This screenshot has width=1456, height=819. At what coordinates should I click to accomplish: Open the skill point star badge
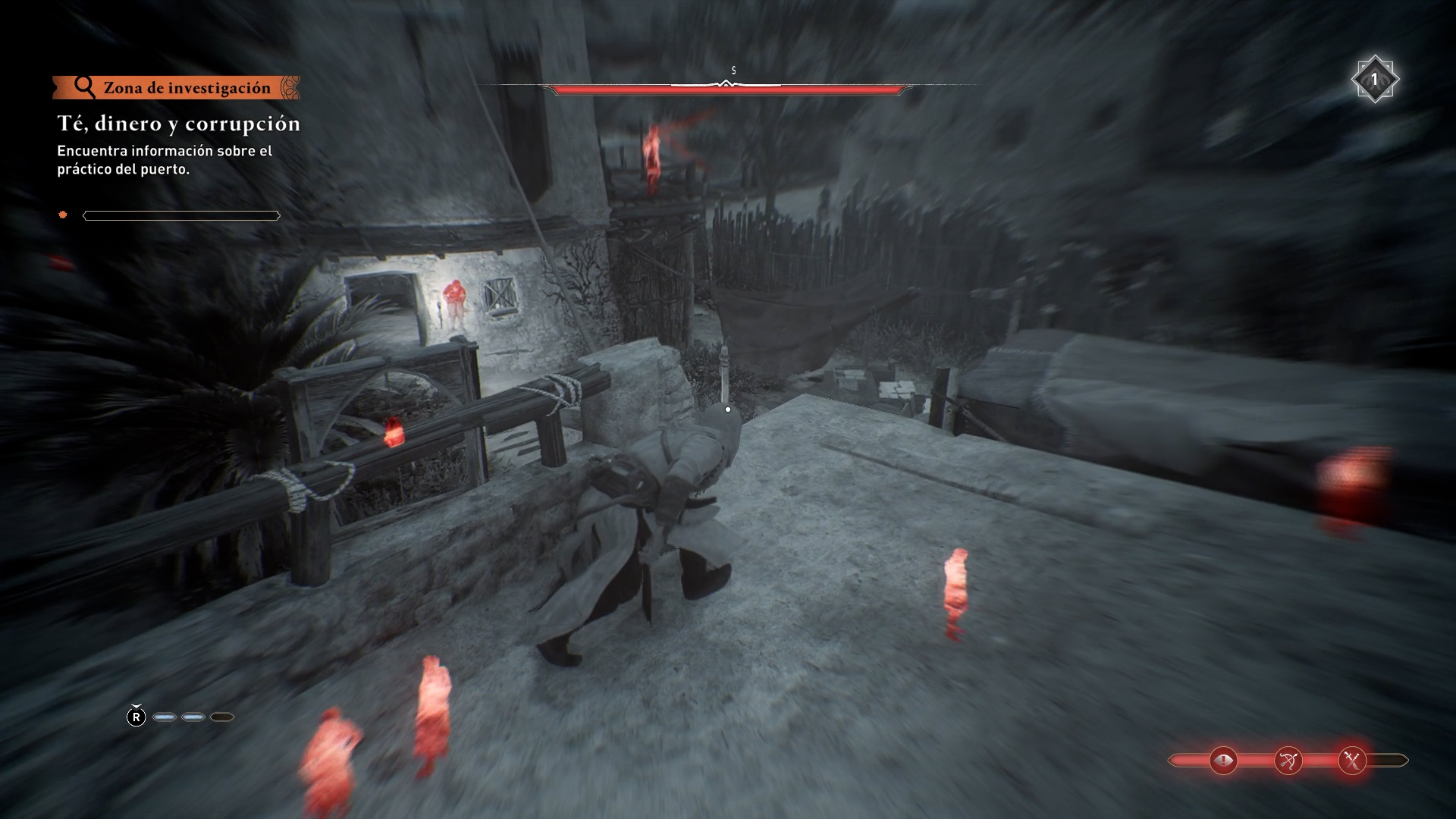click(x=1374, y=79)
